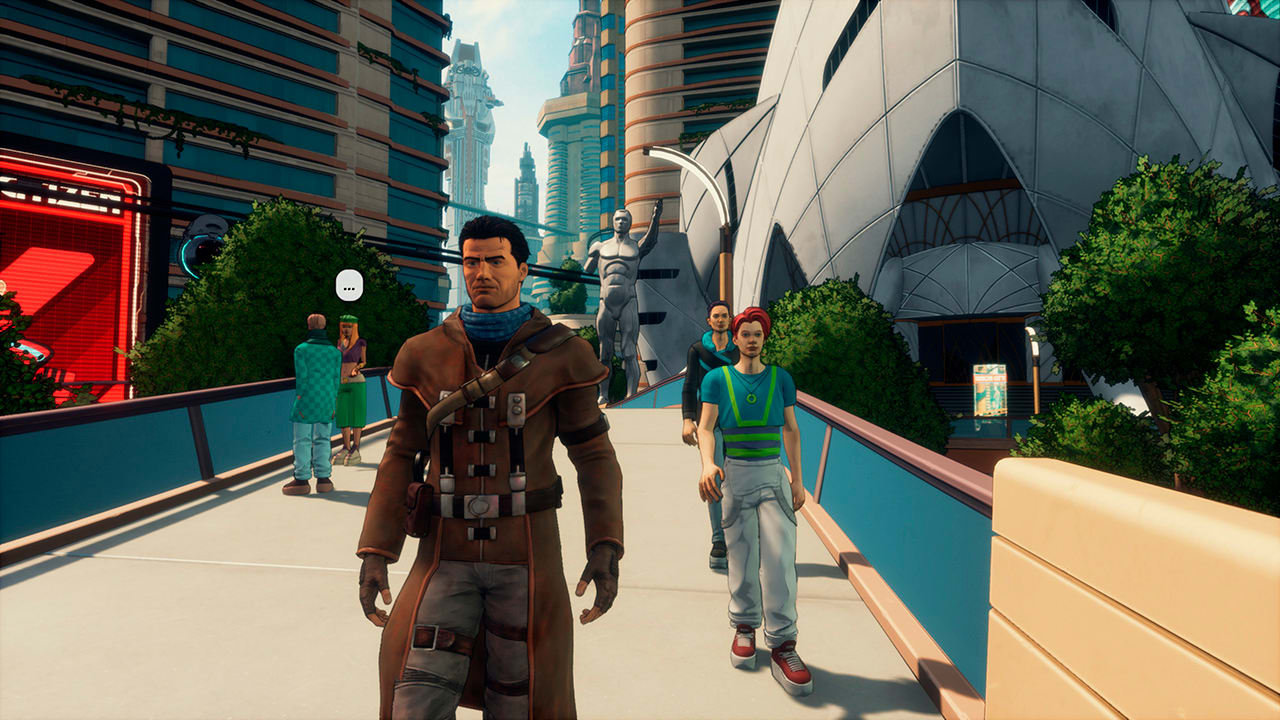
Task: Click the ellipsis speech bubble marker
Action: coord(348,285)
